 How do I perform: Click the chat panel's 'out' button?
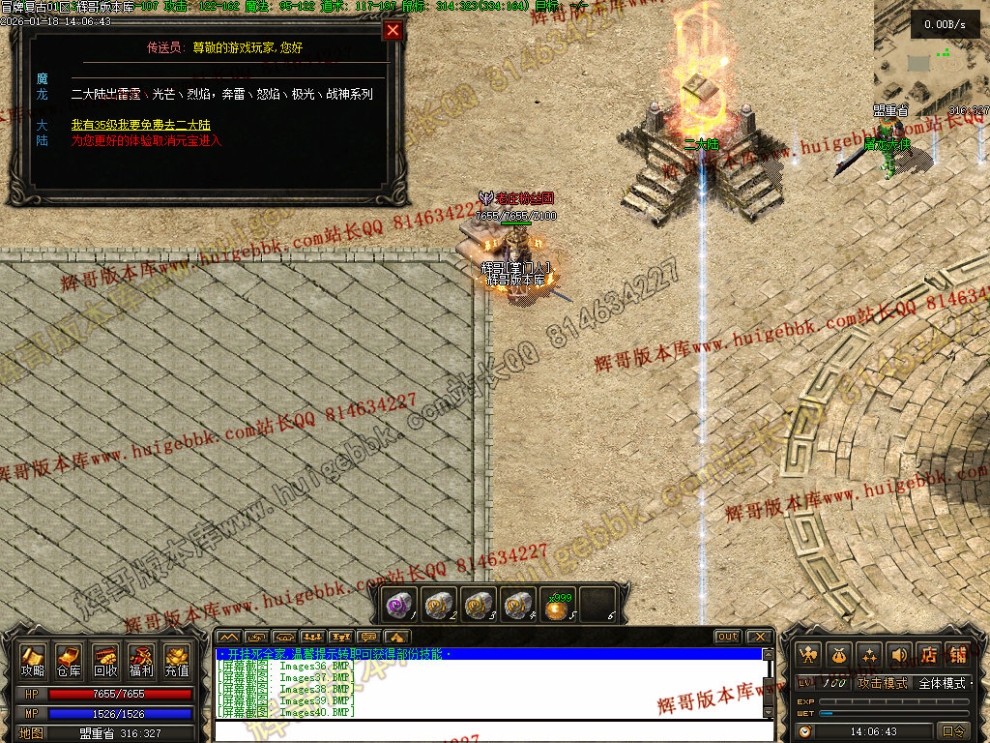pyautogui.click(x=727, y=637)
